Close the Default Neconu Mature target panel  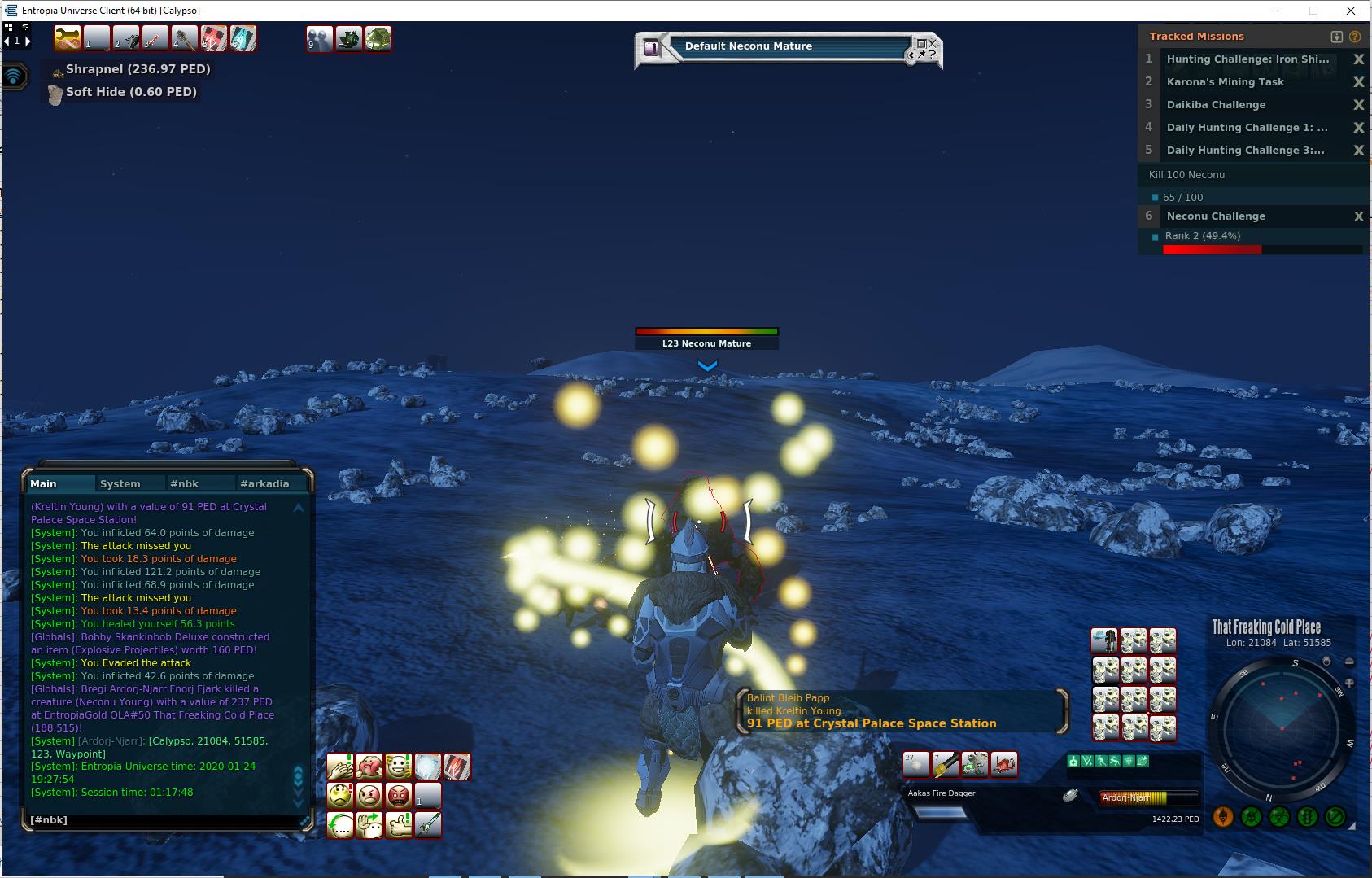(932, 42)
